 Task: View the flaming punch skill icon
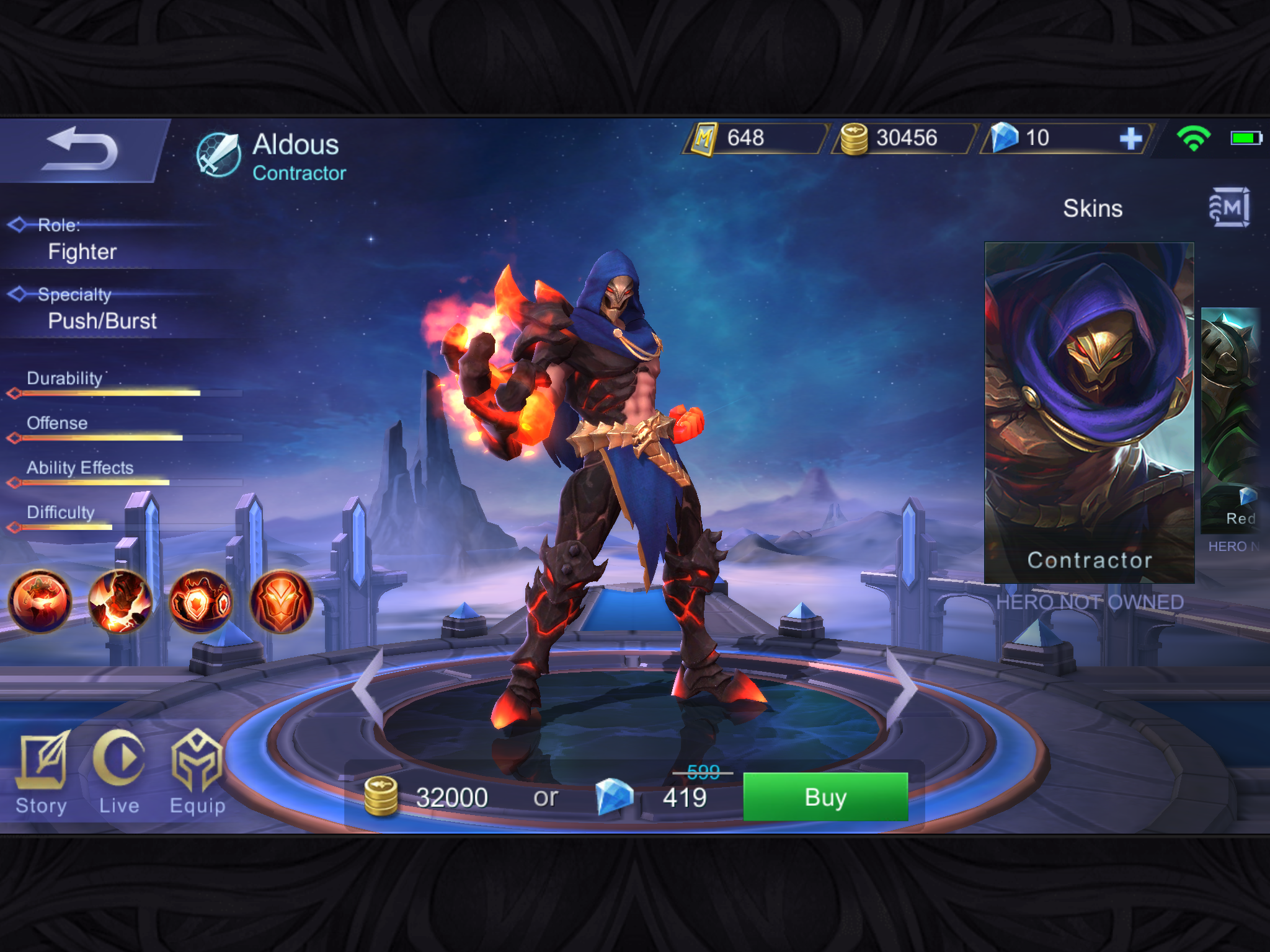pyautogui.click(x=120, y=601)
